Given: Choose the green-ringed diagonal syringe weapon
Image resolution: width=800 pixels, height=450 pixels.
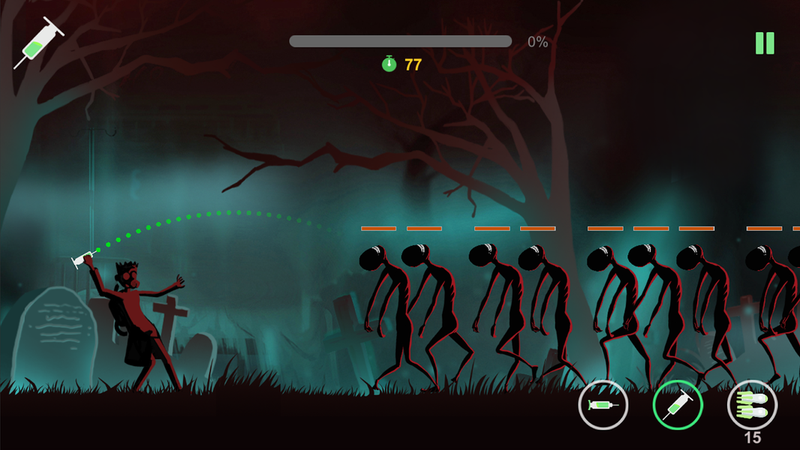Looking at the screenshot, I should [677, 405].
